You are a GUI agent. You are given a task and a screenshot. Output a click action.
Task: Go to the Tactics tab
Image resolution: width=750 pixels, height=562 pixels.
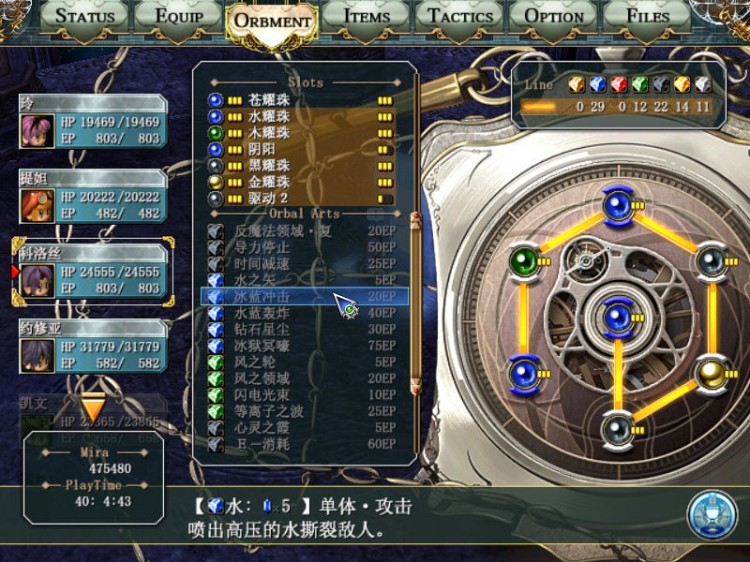point(460,16)
